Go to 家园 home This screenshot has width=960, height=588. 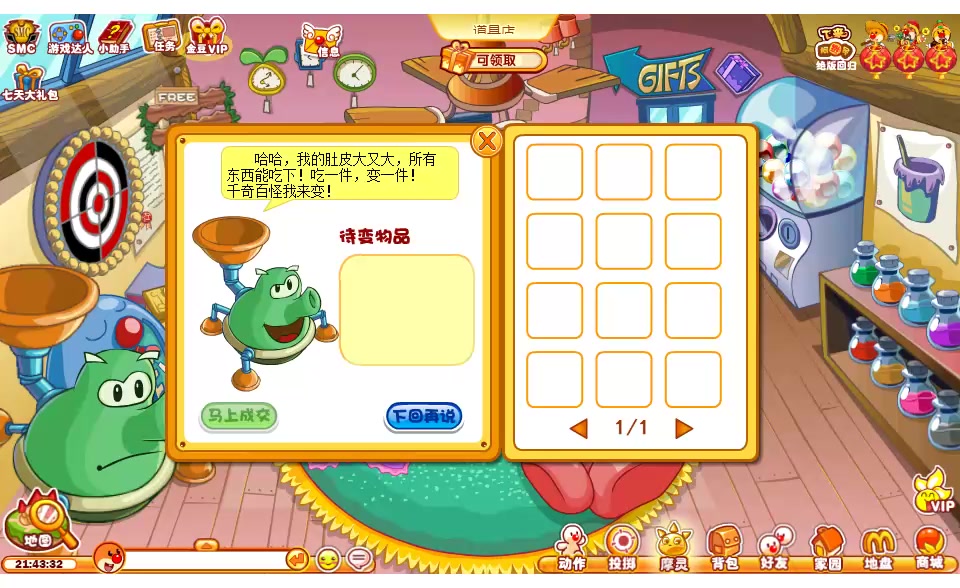[827, 547]
